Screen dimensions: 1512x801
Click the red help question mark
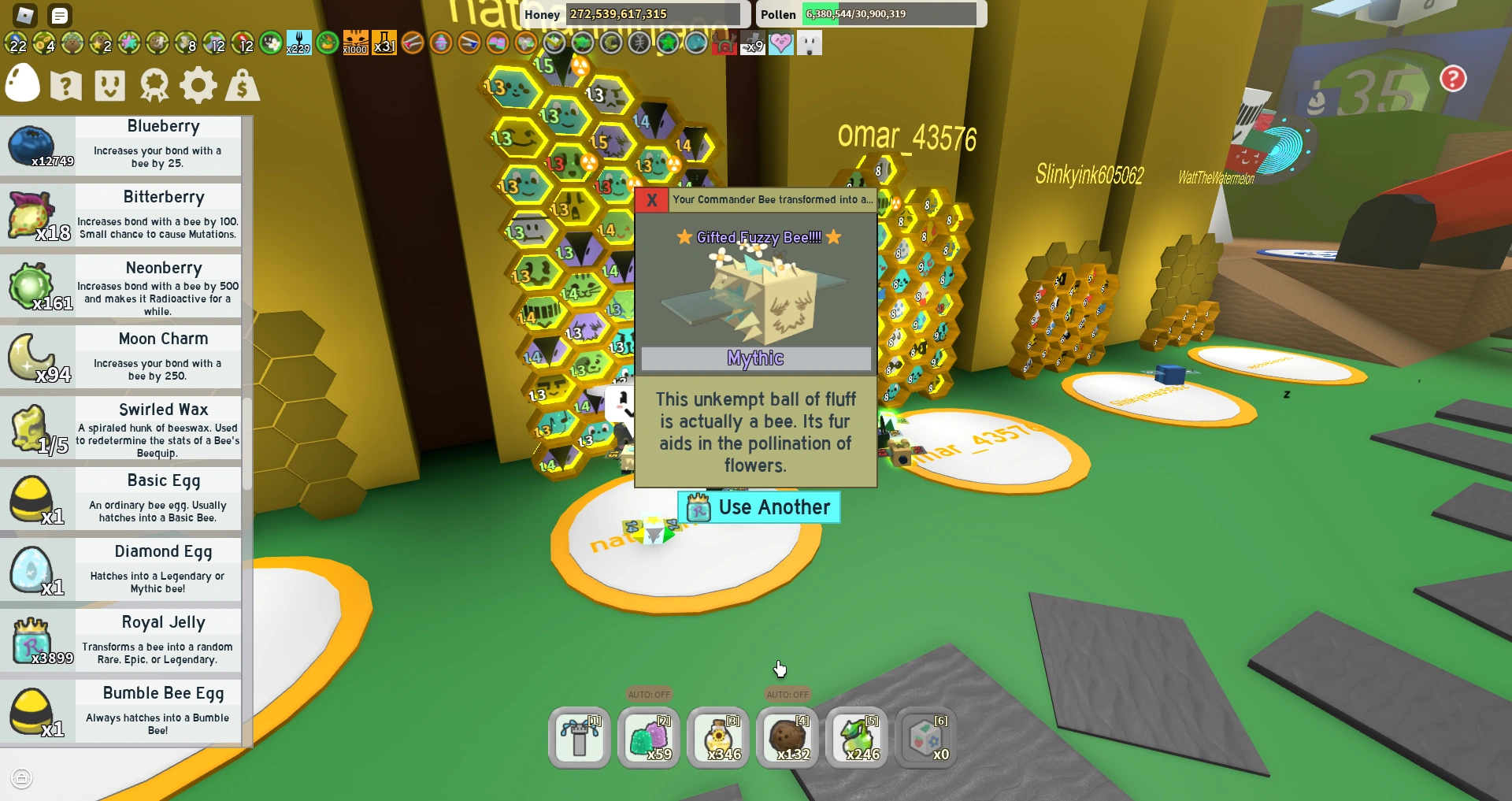point(1453,79)
